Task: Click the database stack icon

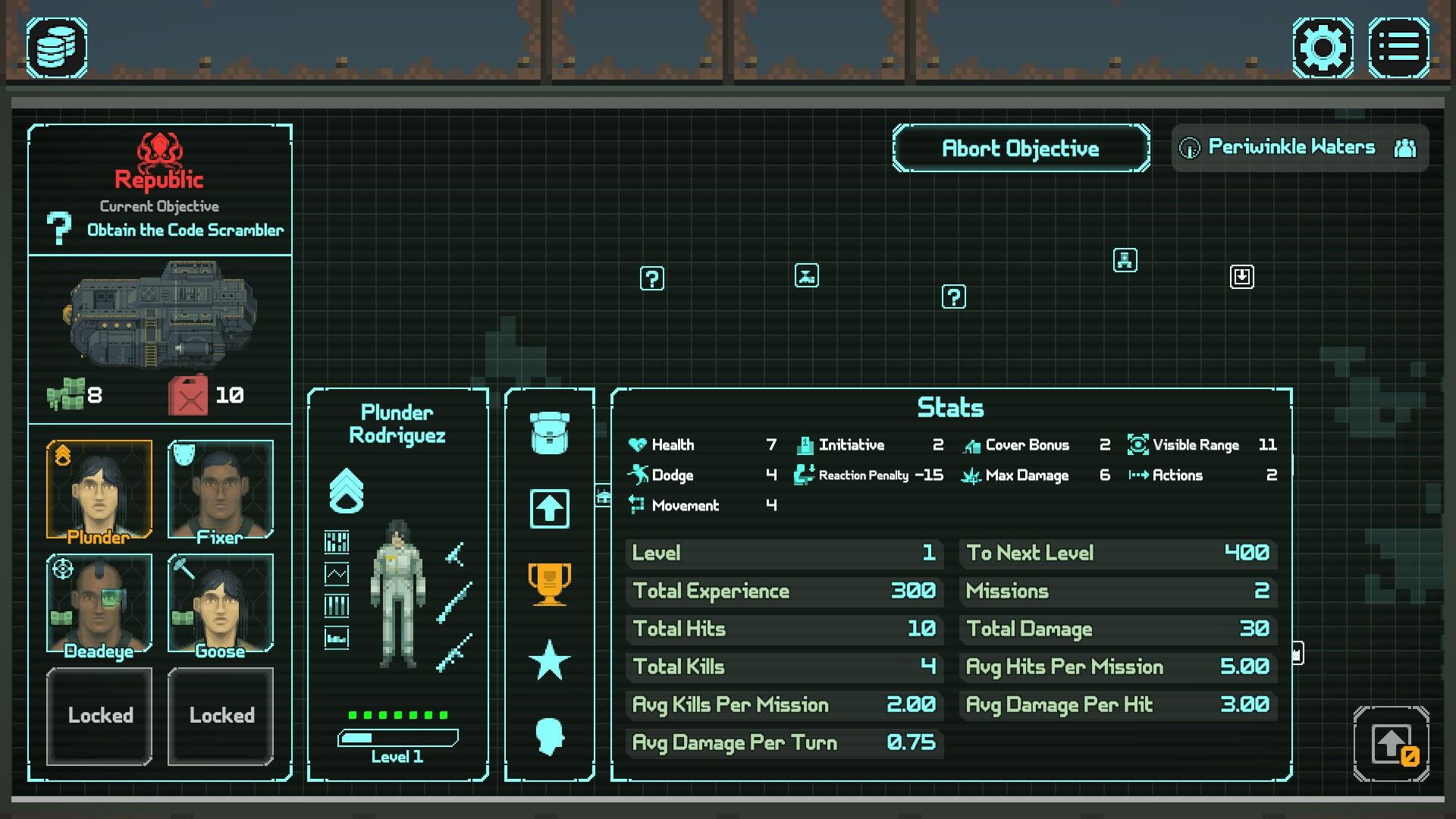Action: click(x=57, y=48)
